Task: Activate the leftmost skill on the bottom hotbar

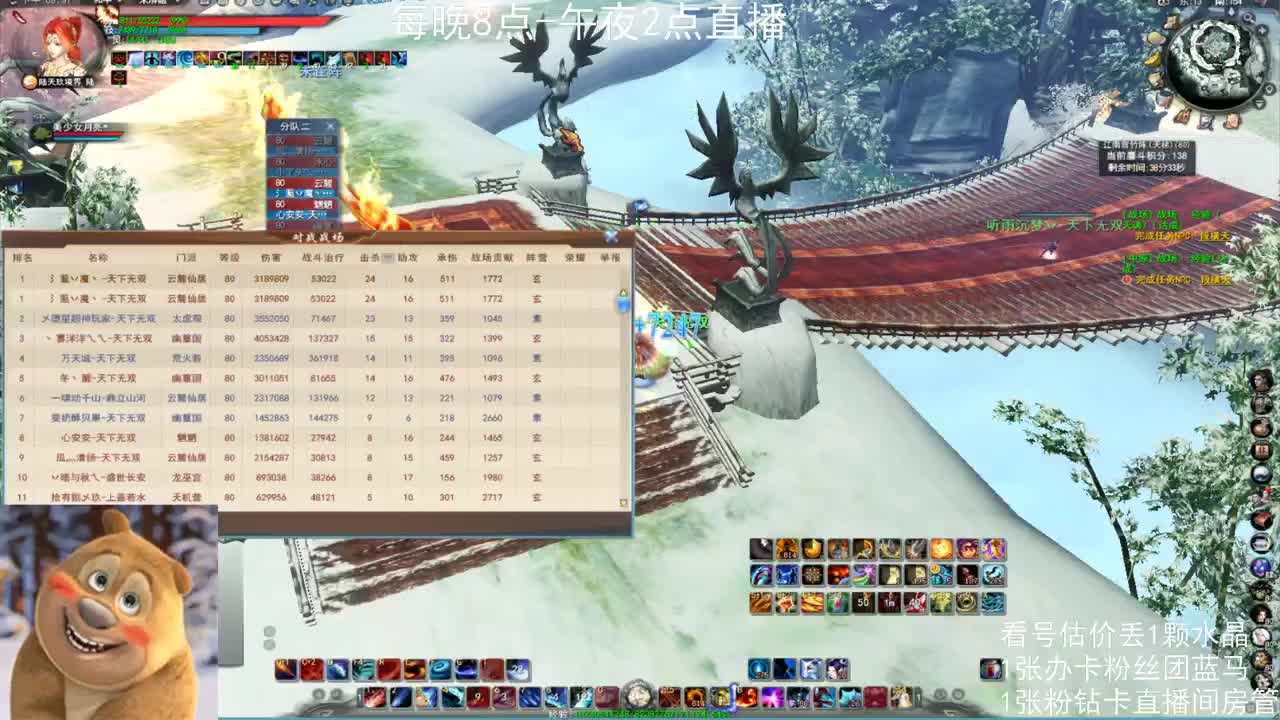Action: click(x=283, y=666)
